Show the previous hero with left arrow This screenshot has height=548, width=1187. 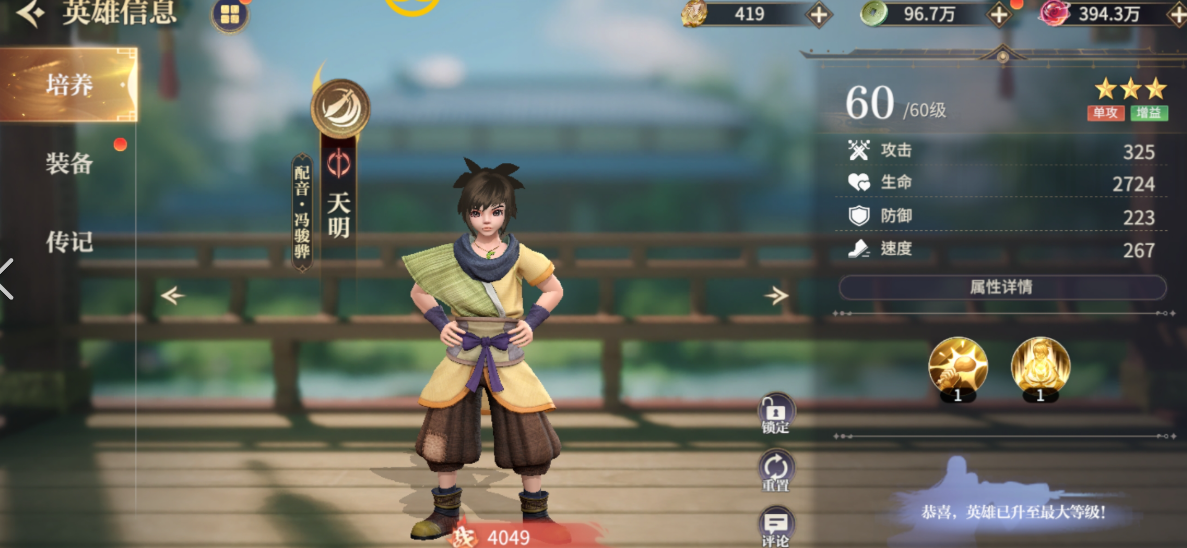(173, 295)
